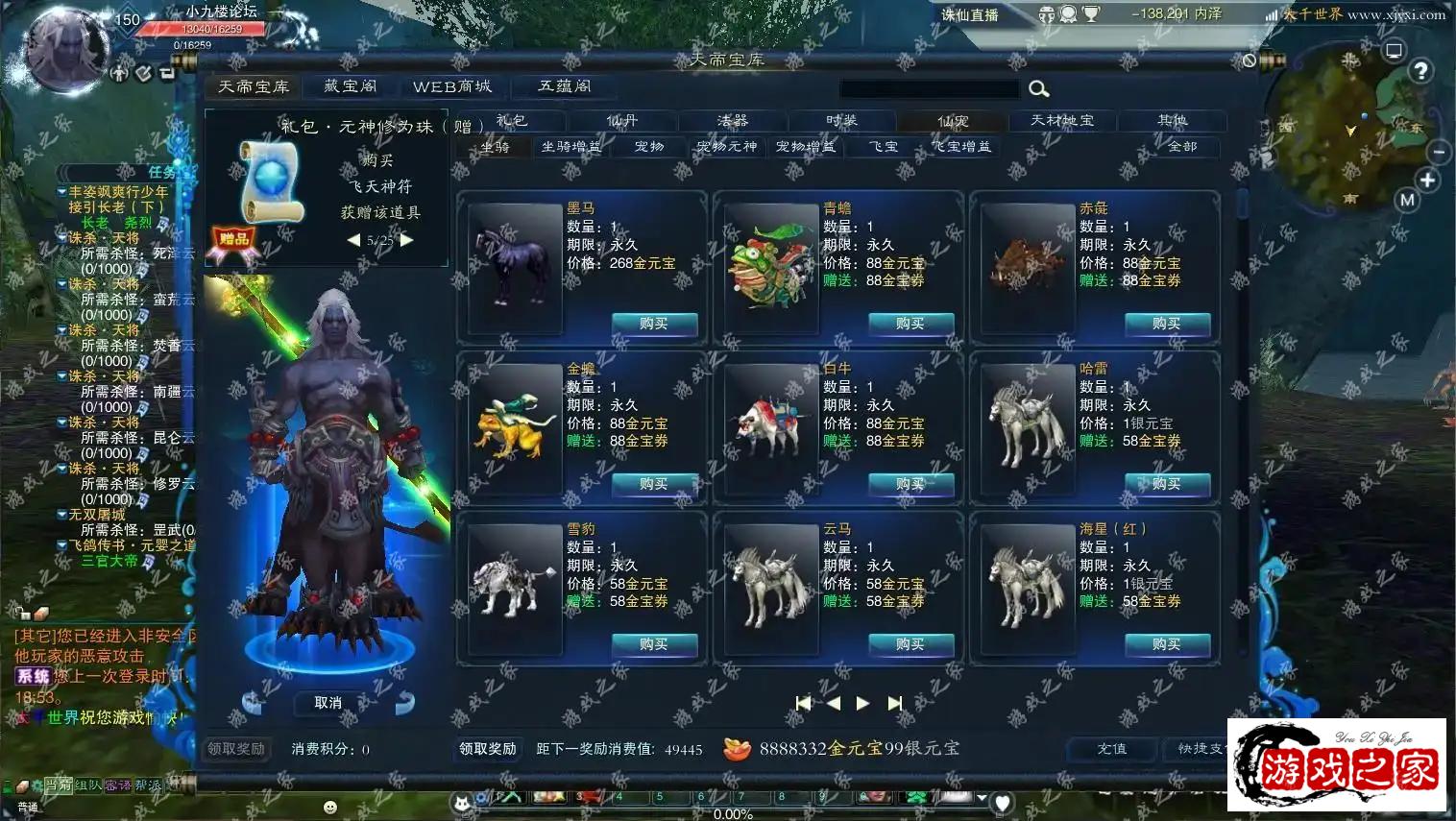
Task: Choose the 时装 category
Action: coord(841,121)
